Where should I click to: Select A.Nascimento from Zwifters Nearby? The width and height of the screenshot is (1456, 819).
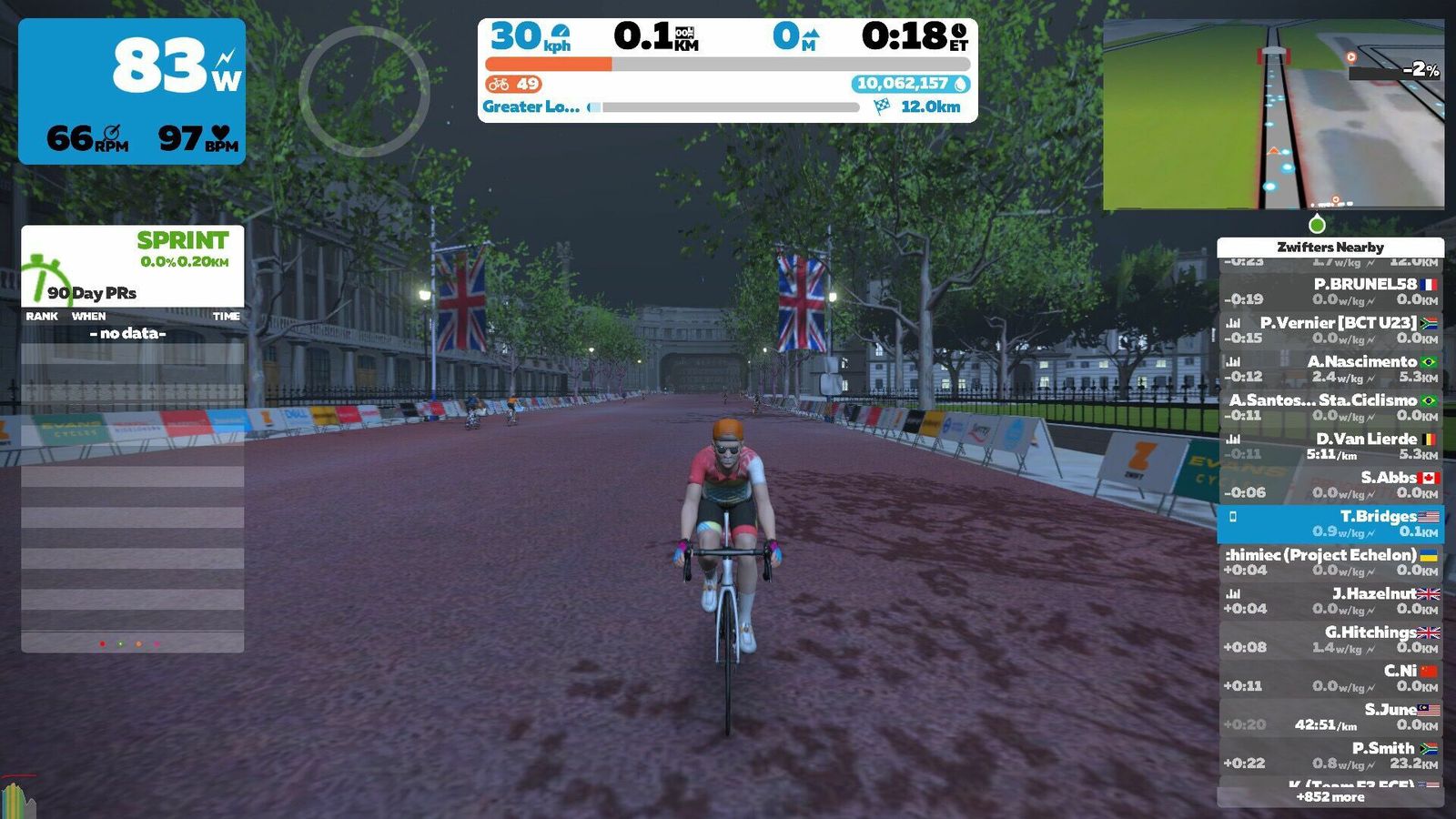pos(1330,369)
